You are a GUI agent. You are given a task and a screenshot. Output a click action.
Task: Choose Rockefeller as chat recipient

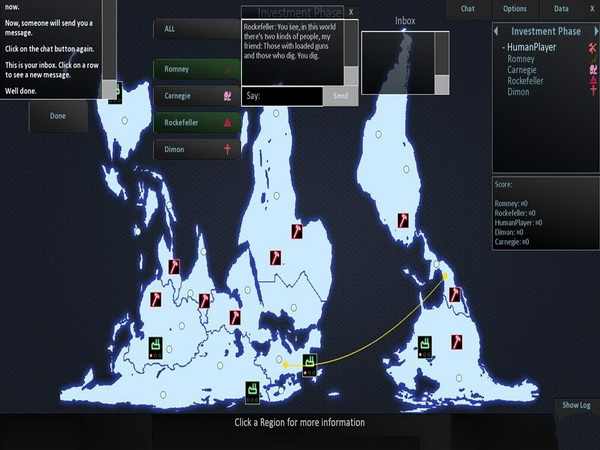[196, 123]
